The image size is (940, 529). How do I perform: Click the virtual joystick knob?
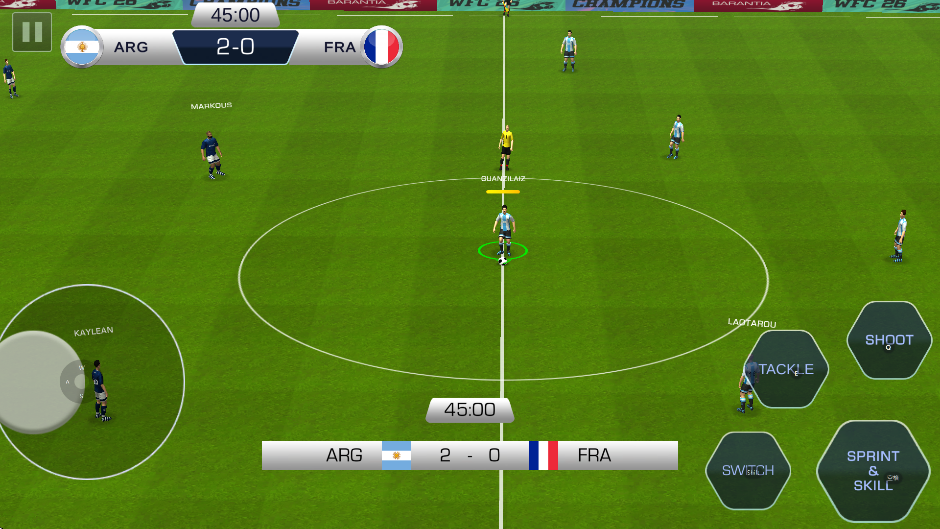[36, 382]
